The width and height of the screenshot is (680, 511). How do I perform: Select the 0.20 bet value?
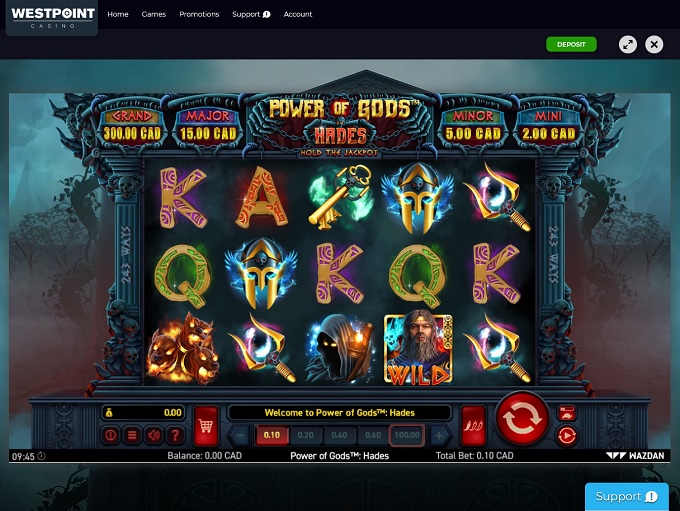[305, 435]
